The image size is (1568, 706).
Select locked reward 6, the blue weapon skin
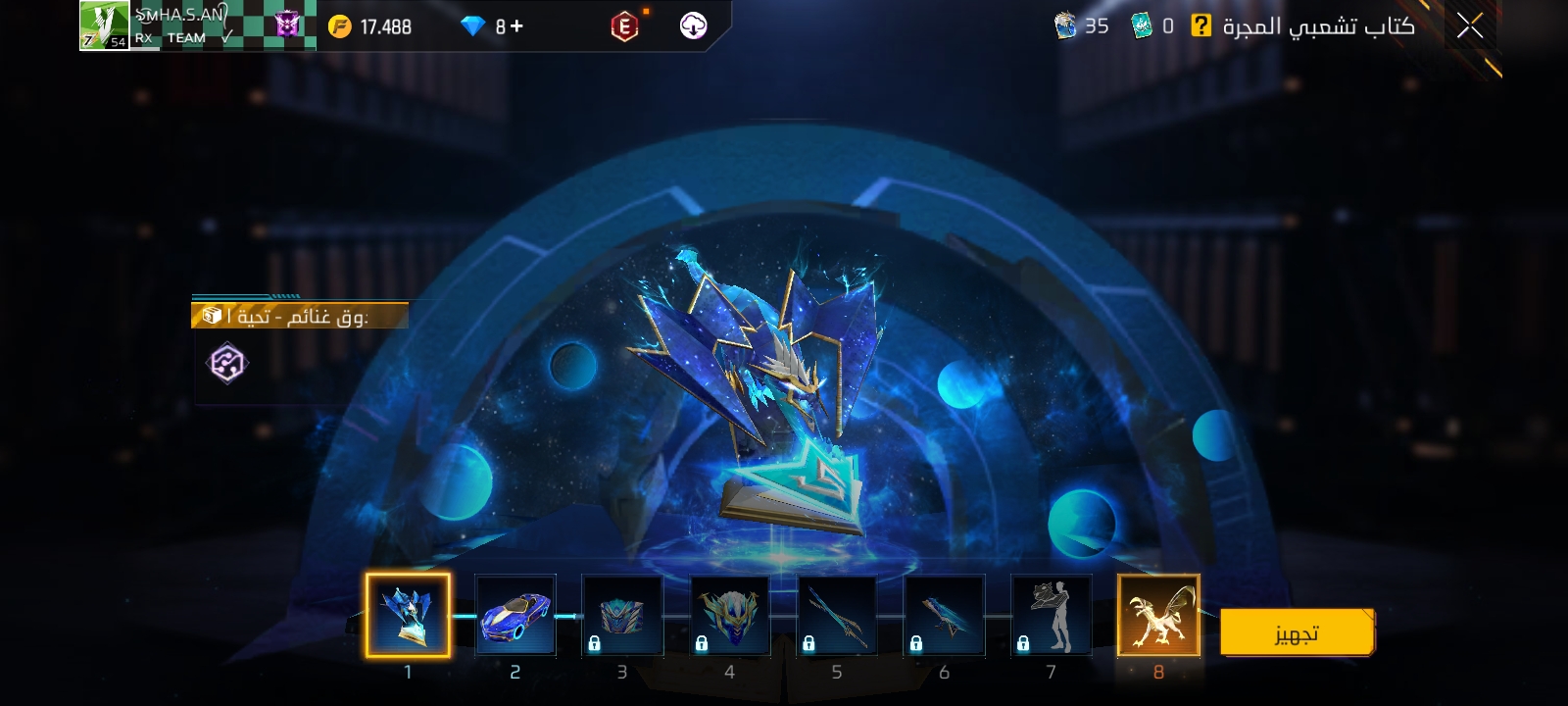(944, 615)
